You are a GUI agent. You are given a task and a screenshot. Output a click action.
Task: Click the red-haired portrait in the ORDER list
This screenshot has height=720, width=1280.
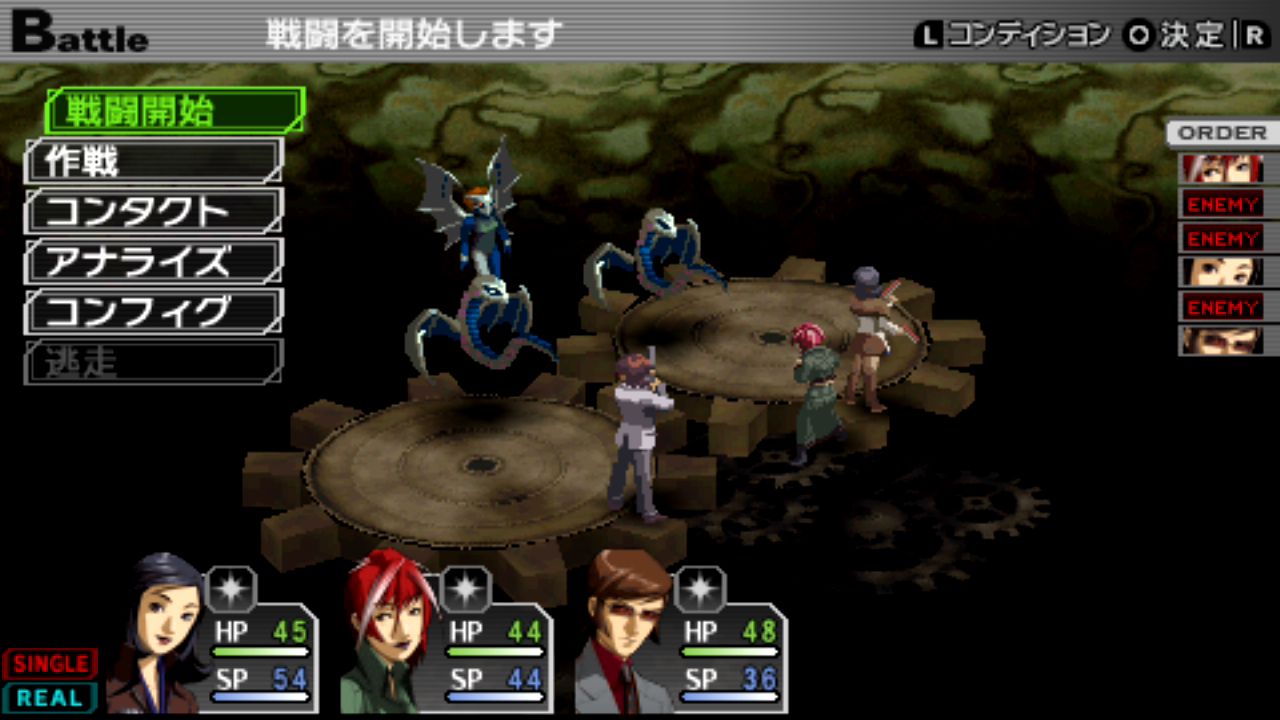click(1222, 168)
